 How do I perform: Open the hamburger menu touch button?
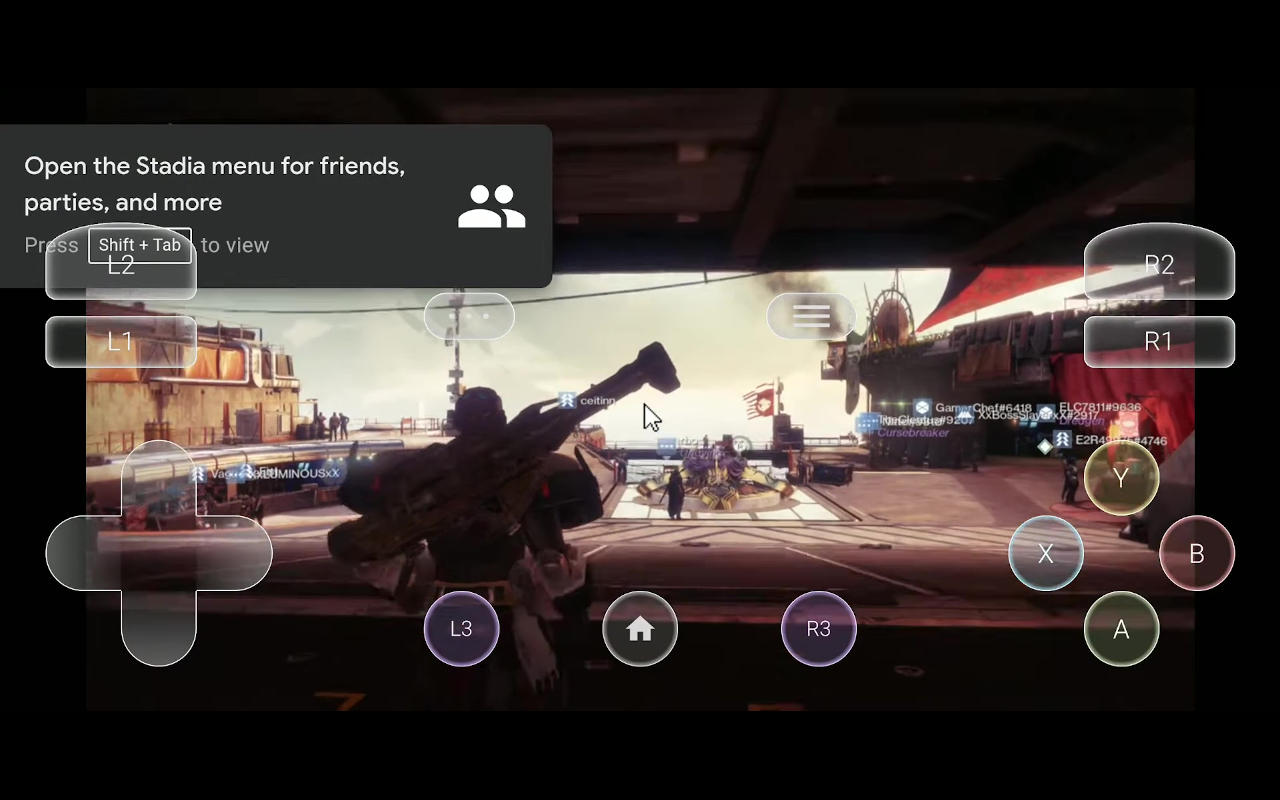click(x=811, y=316)
